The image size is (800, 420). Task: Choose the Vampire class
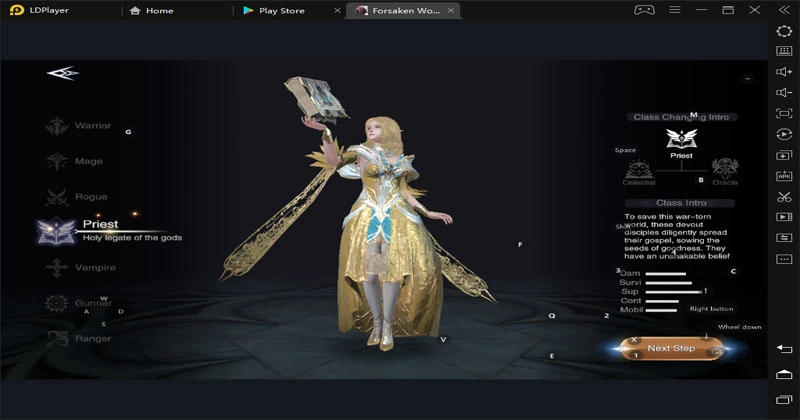tap(79, 267)
